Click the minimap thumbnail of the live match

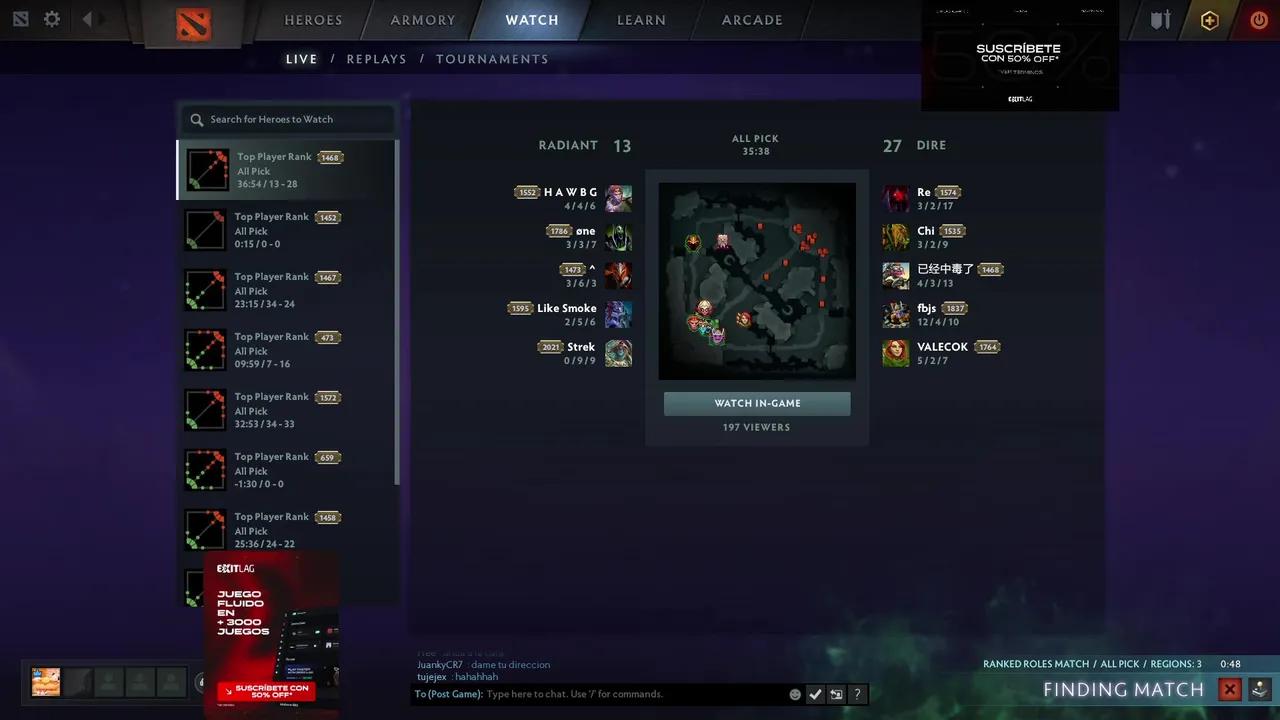pyautogui.click(x=757, y=281)
